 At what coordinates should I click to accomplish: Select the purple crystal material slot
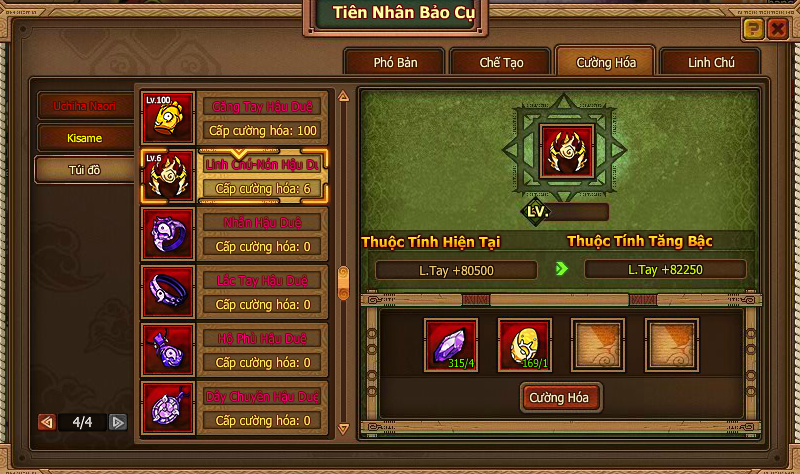(451, 345)
